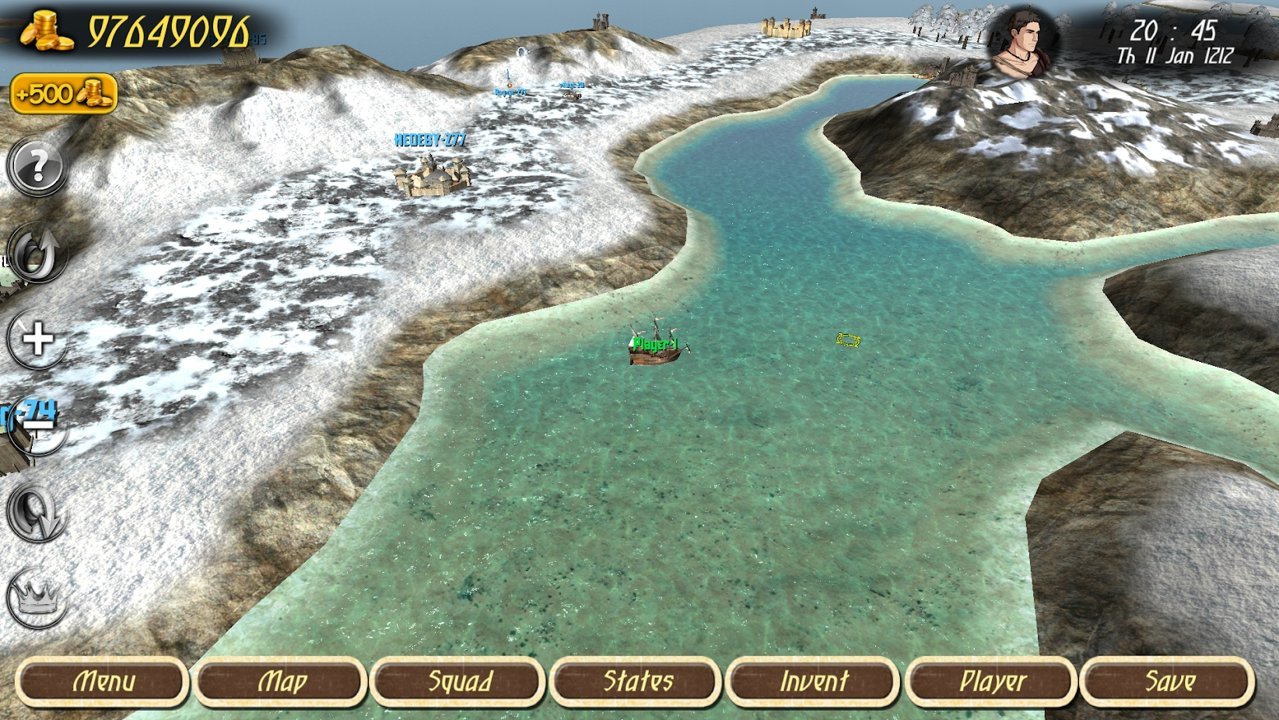
Task: Open the Player character sheet
Action: tap(992, 682)
